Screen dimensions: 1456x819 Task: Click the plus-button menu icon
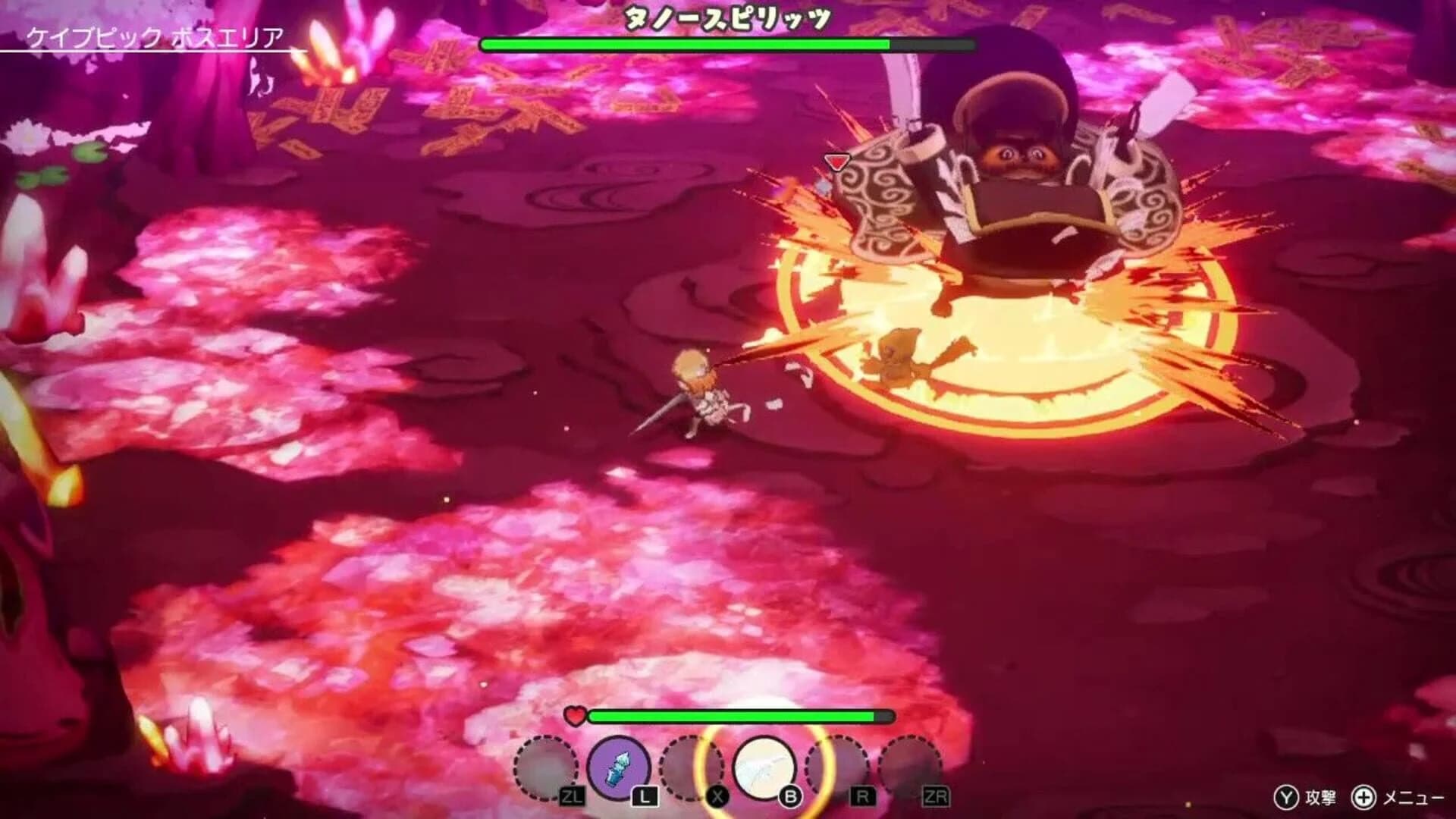click(x=1363, y=798)
